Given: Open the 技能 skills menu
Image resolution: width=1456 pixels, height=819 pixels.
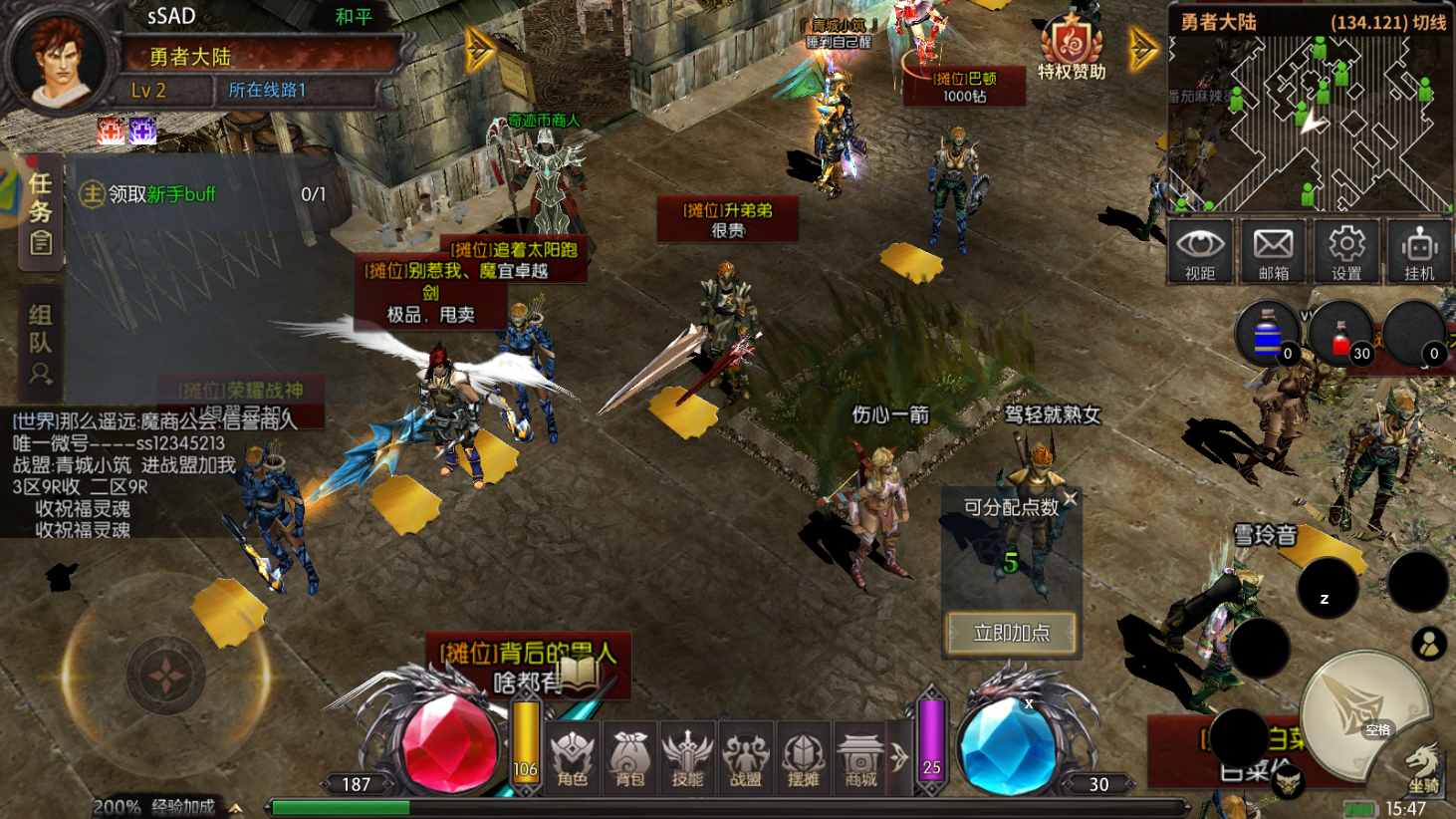Looking at the screenshot, I should point(687,759).
